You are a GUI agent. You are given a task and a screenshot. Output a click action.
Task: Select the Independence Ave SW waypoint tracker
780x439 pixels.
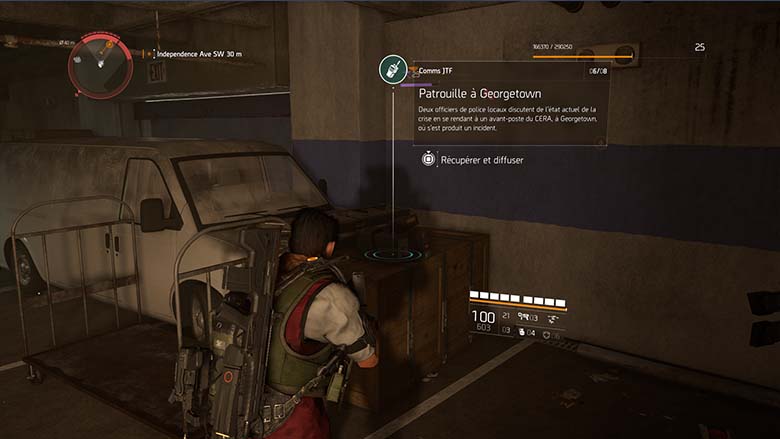[x=198, y=54]
